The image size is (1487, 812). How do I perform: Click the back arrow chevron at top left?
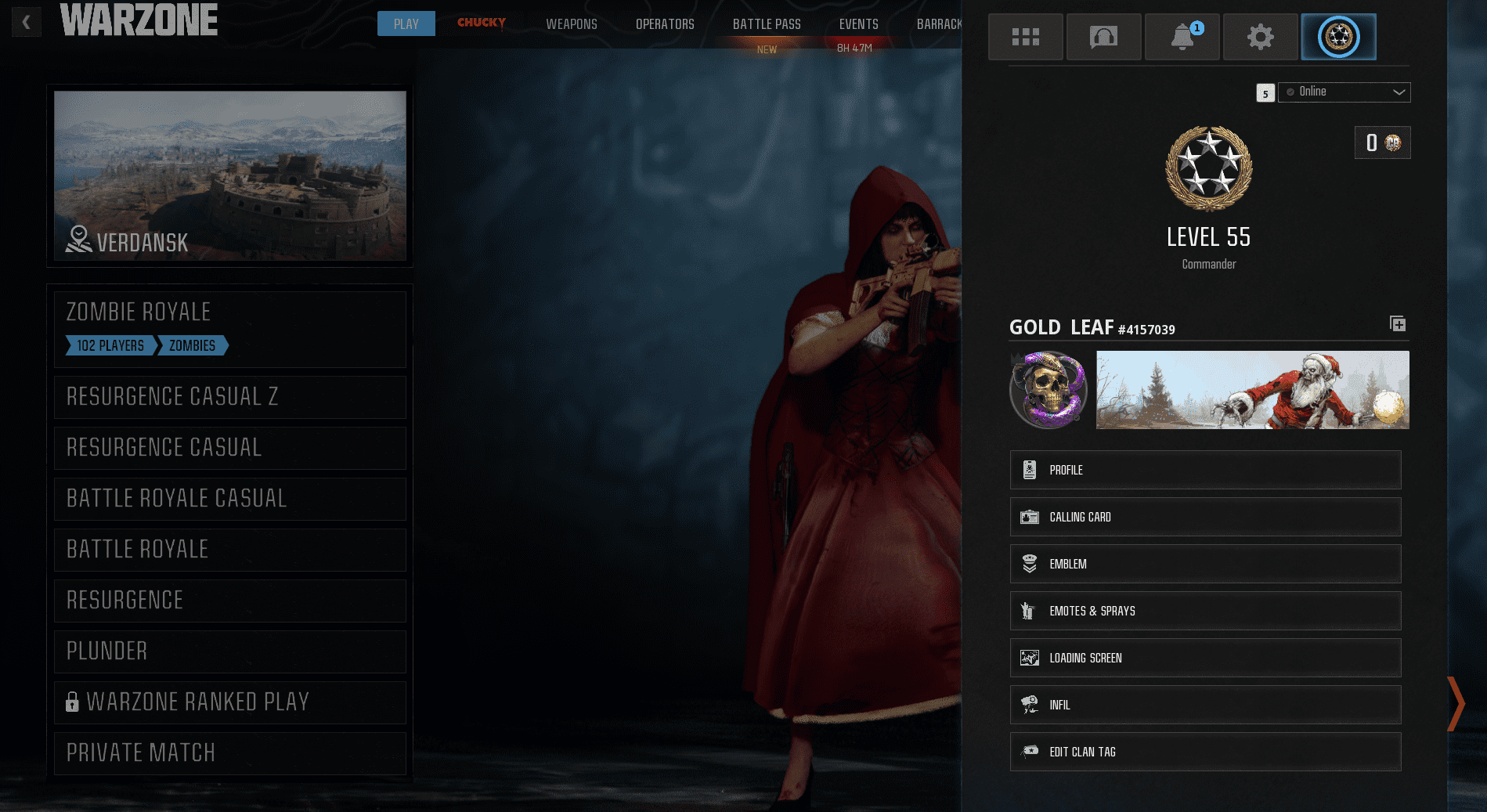[26, 22]
